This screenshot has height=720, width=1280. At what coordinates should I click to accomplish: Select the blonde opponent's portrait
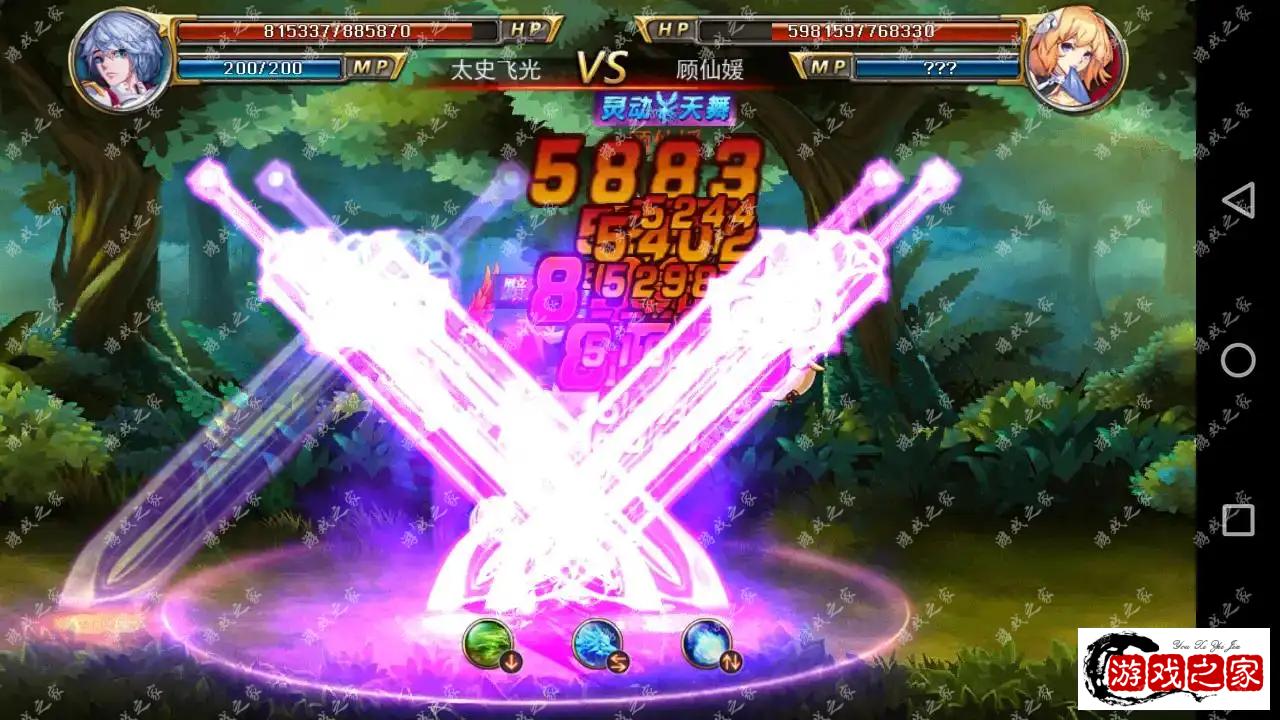point(1076,60)
